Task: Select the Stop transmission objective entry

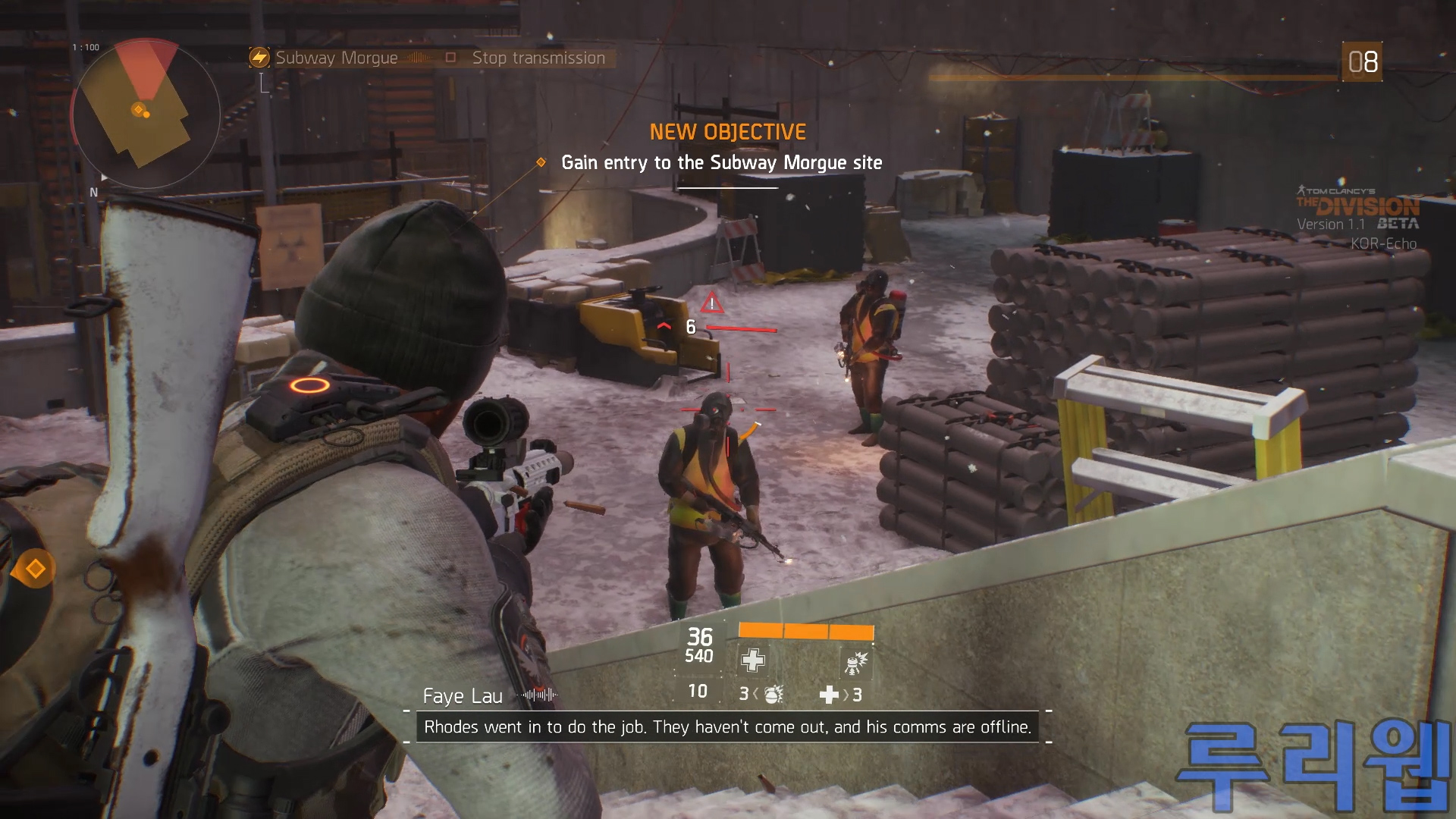Action: click(x=538, y=58)
